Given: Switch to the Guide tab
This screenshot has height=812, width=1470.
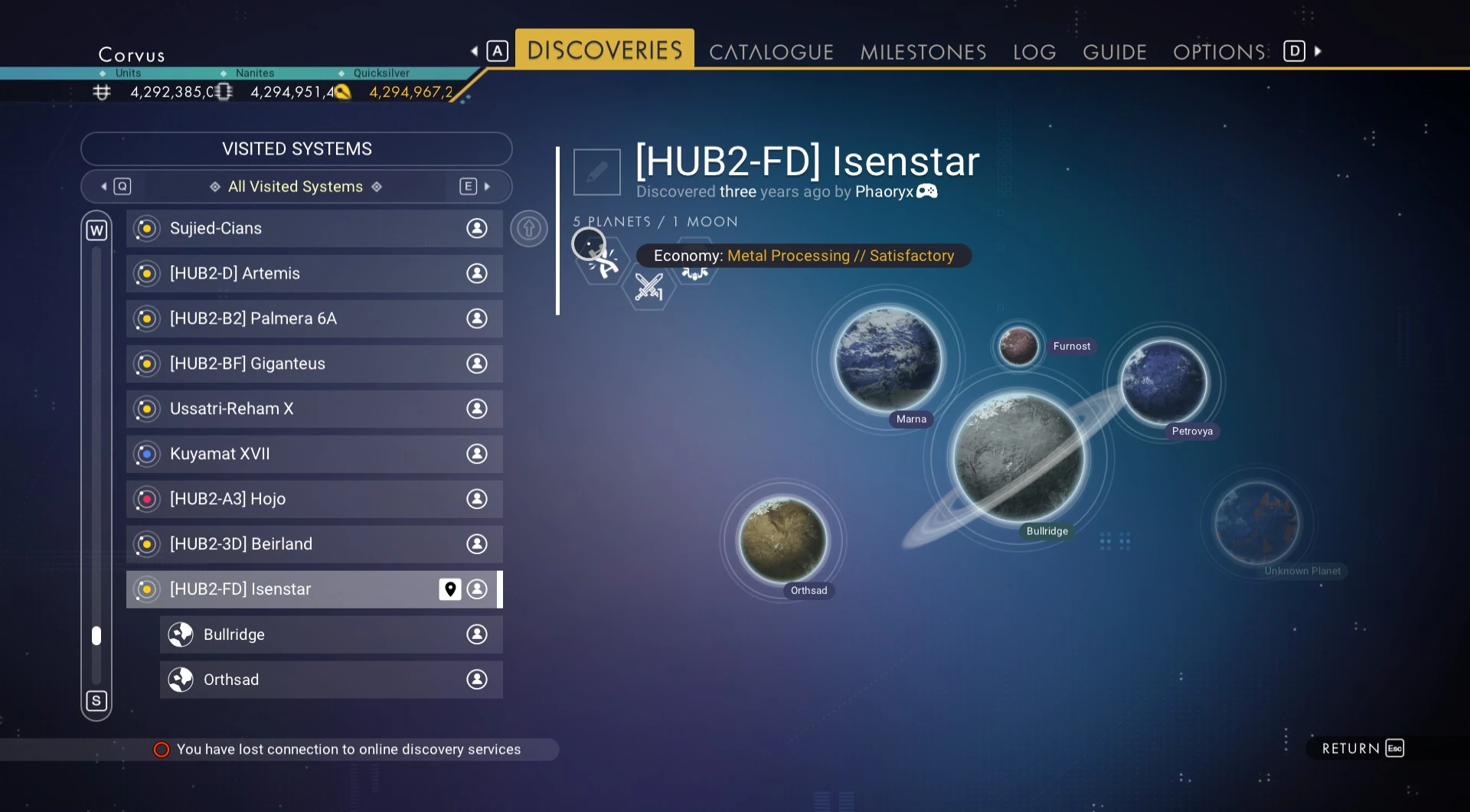Looking at the screenshot, I should click(x=1114, y=52).
